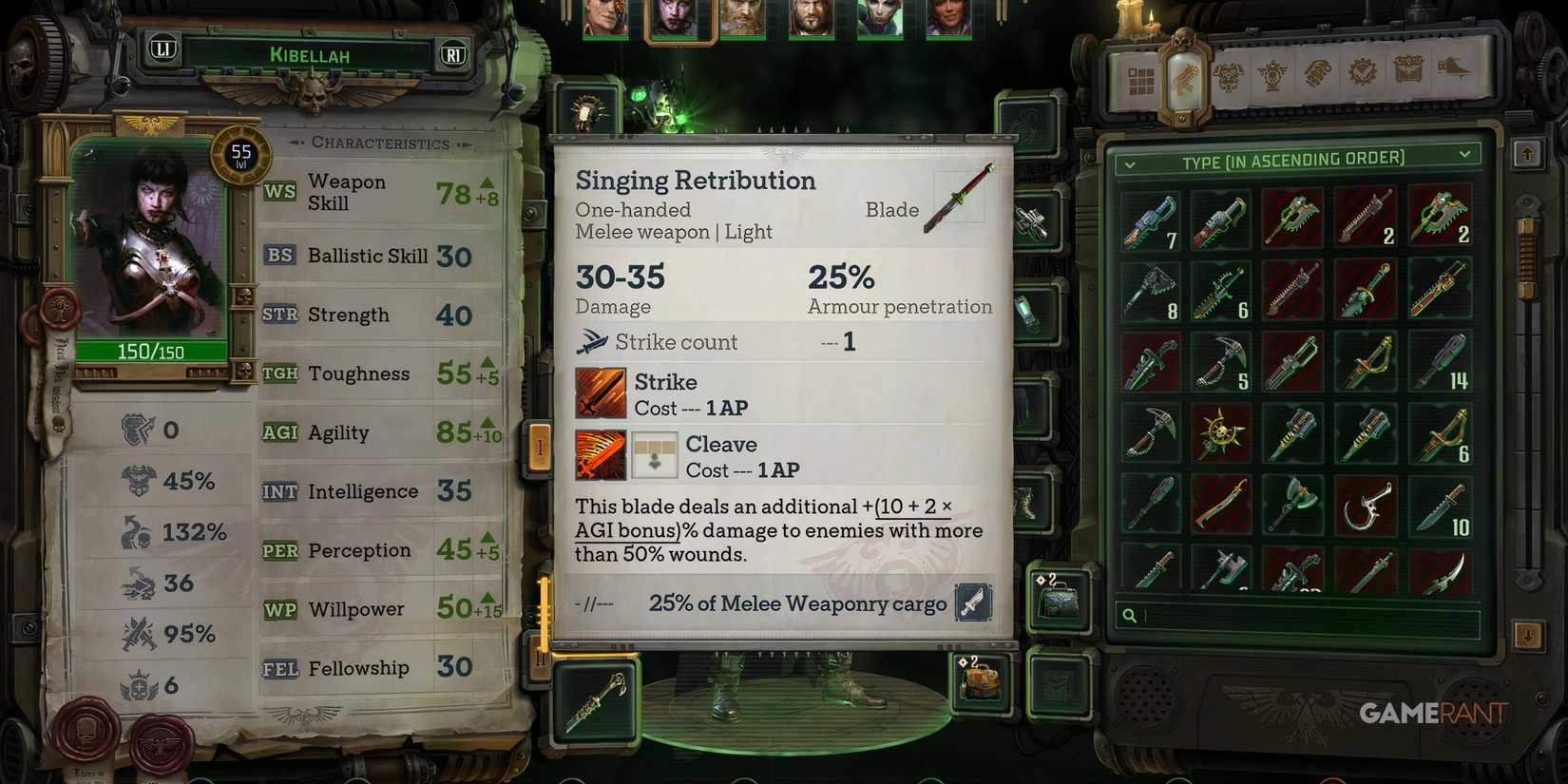Click the up arrow on the inventory scrollbar
Image resolution: width=1568 pixels, height=784 pixels.
pyautogui.click(x=1528, y=152)
